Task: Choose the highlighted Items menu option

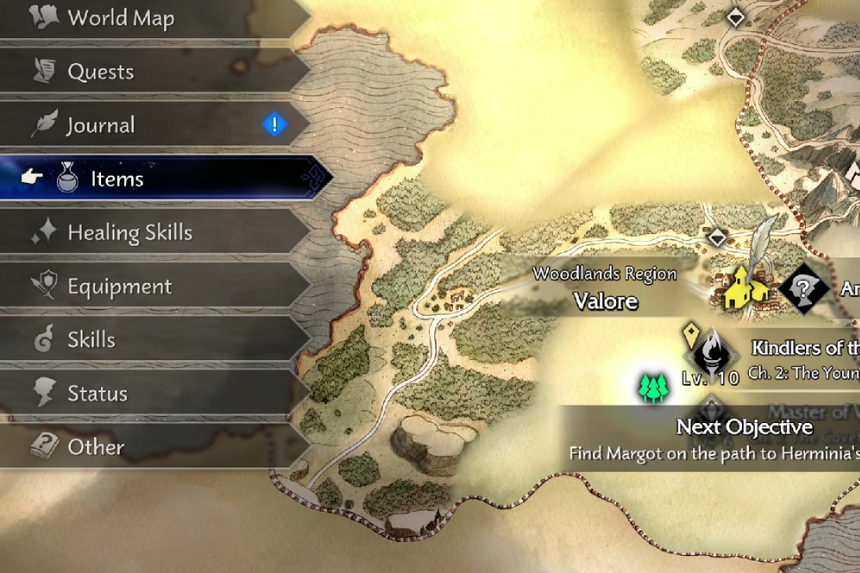Action: [x=117, y=179]
